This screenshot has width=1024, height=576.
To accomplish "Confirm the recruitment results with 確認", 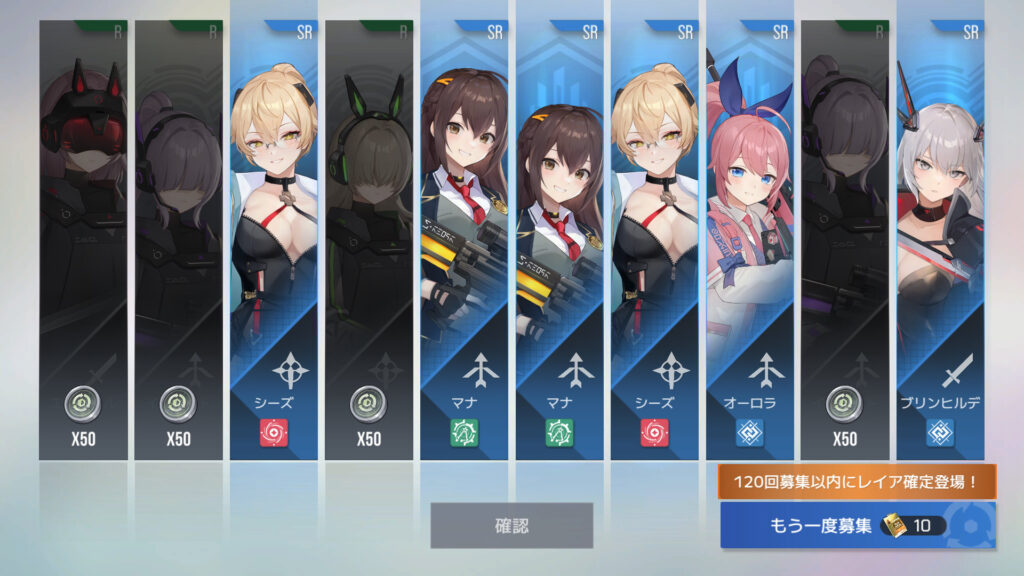I will [x=511, y=525].
